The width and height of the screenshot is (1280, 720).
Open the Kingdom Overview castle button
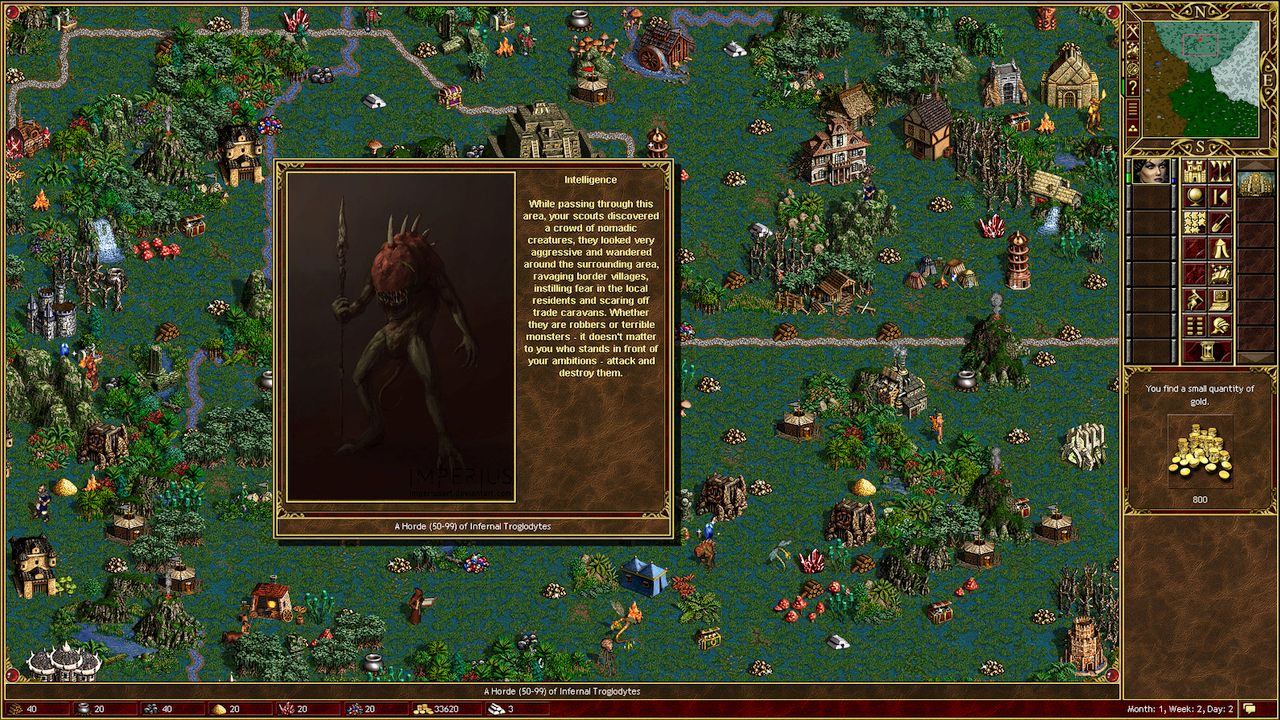1194,171
